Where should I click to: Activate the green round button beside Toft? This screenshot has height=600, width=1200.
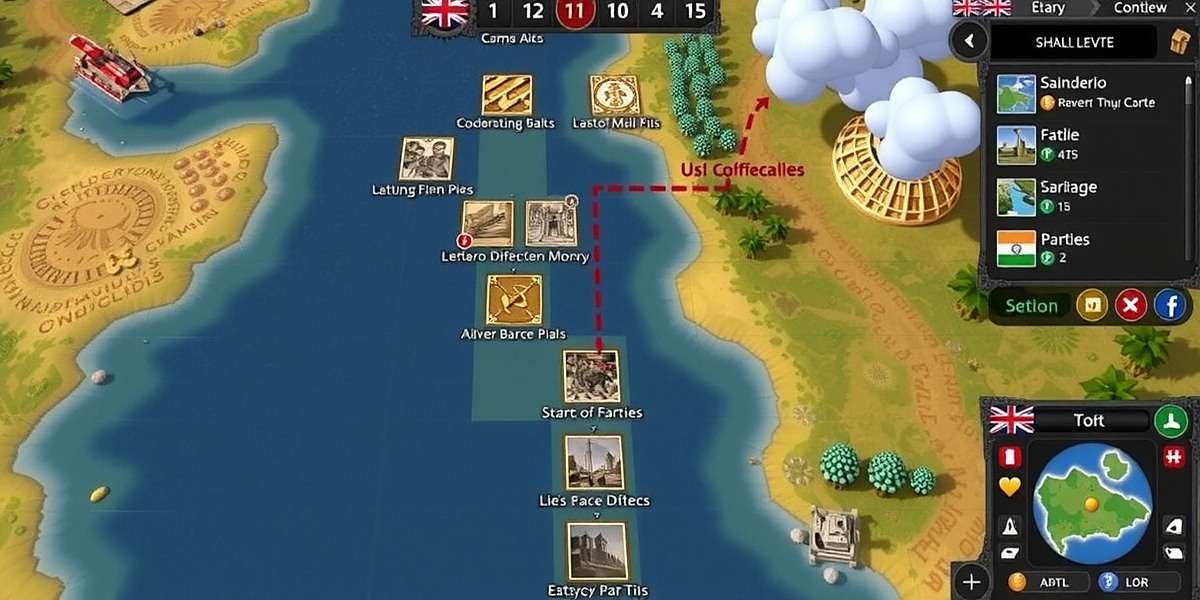click(1170, 420)
